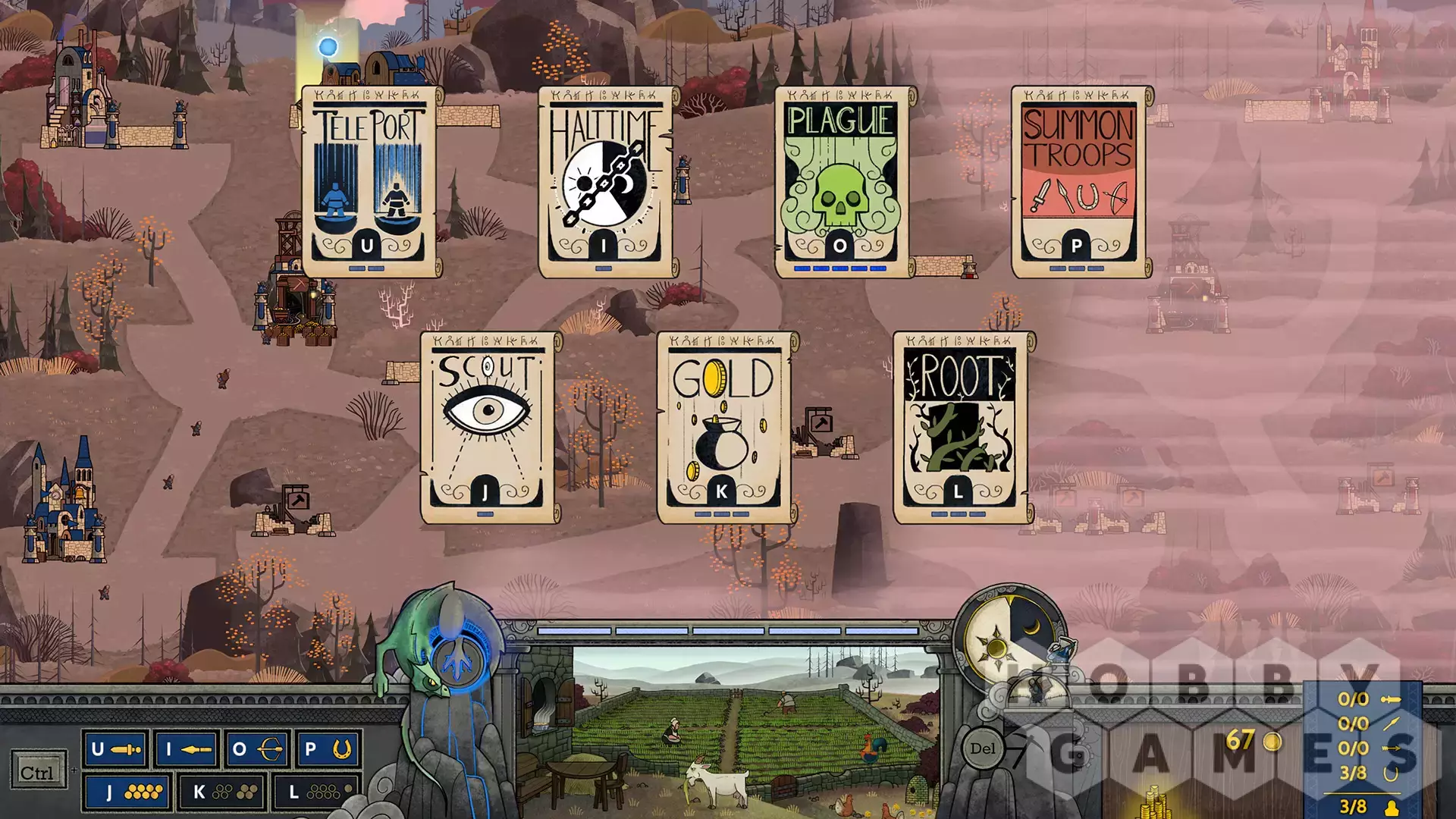Click the half-filled coins K button

[x=221, y=792]
